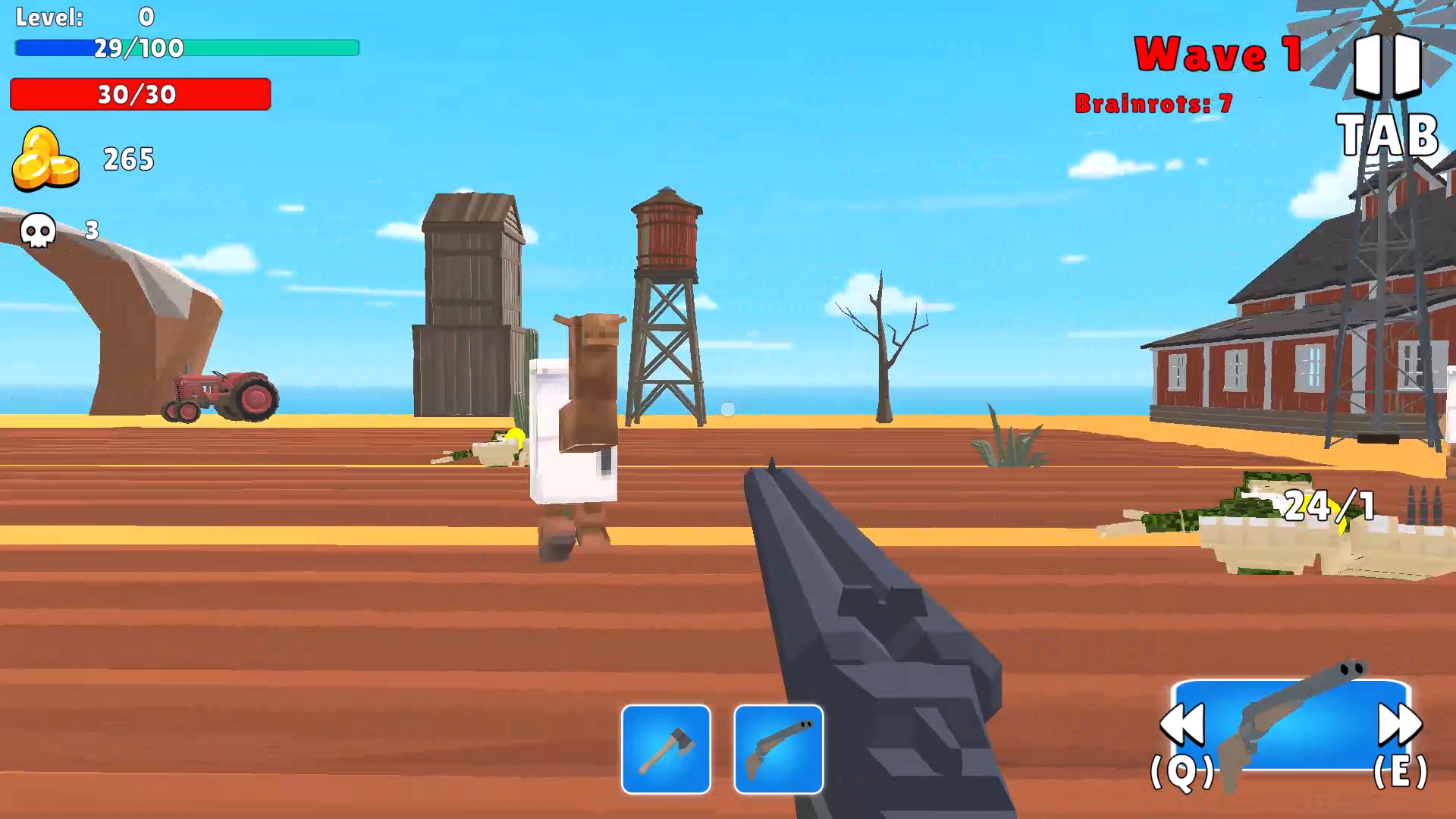Select the axe in the hotbar
This screenshot has width=1456, height=819.
(666, 749)
